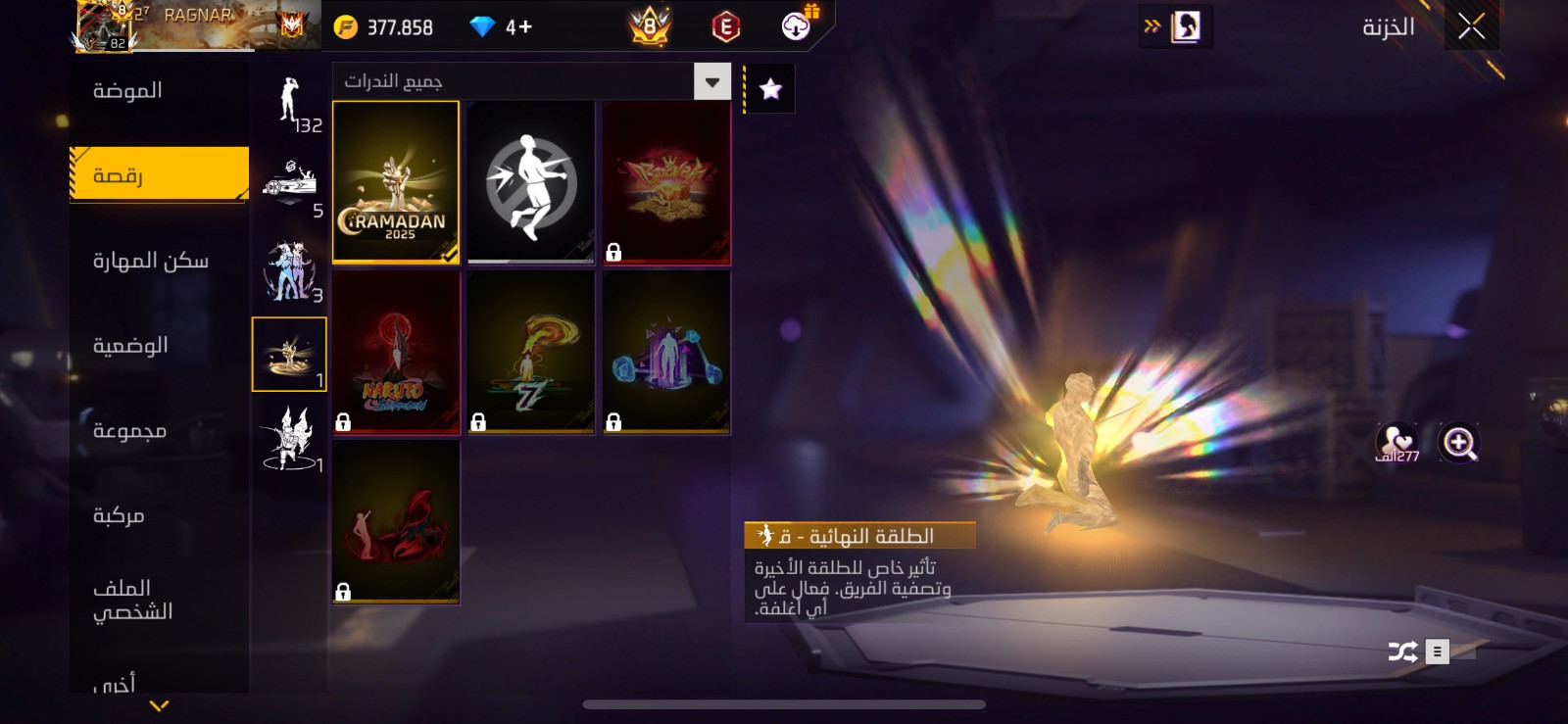1568x724 pixels.
Task: Open the الوضعية pose category
Action: point(130,346)
